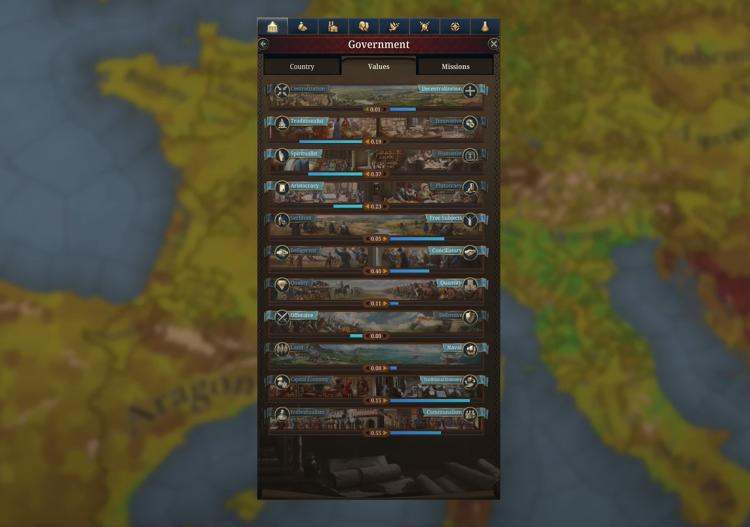Choose the Traditionalist value icon
750x527 pixels.
[x=282, y=124]
